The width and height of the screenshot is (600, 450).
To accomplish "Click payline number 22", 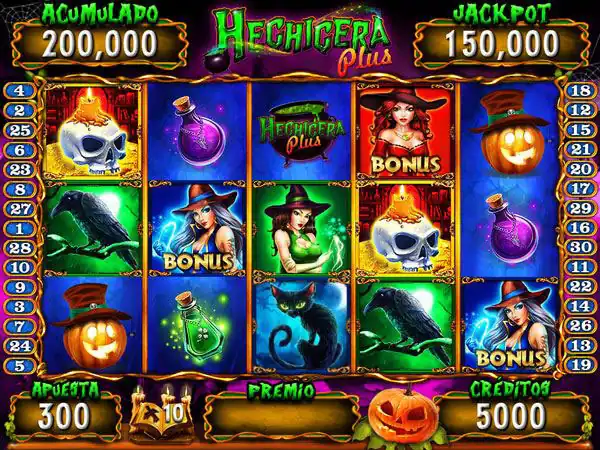I will tap(580, 286).
